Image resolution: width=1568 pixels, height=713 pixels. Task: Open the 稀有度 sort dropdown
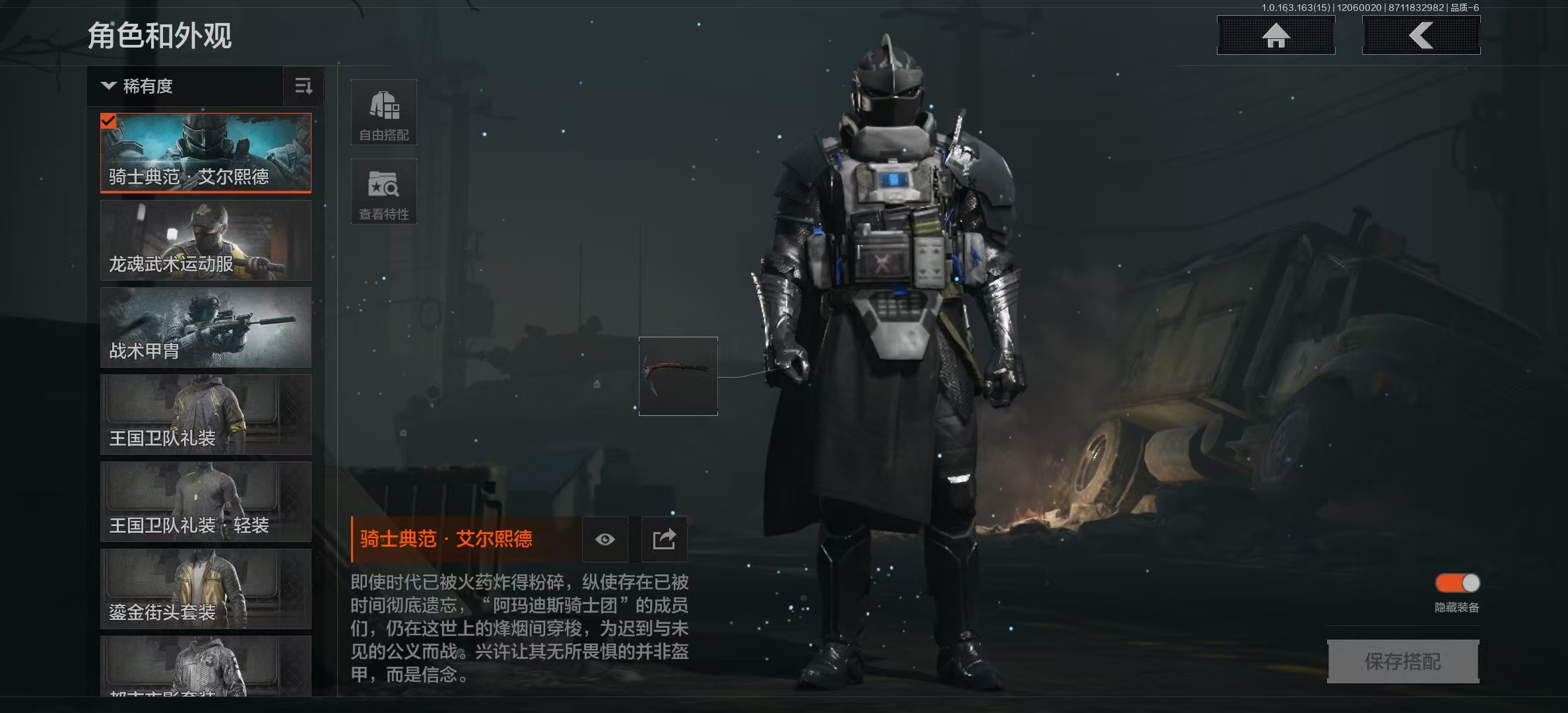pos(185,86)
